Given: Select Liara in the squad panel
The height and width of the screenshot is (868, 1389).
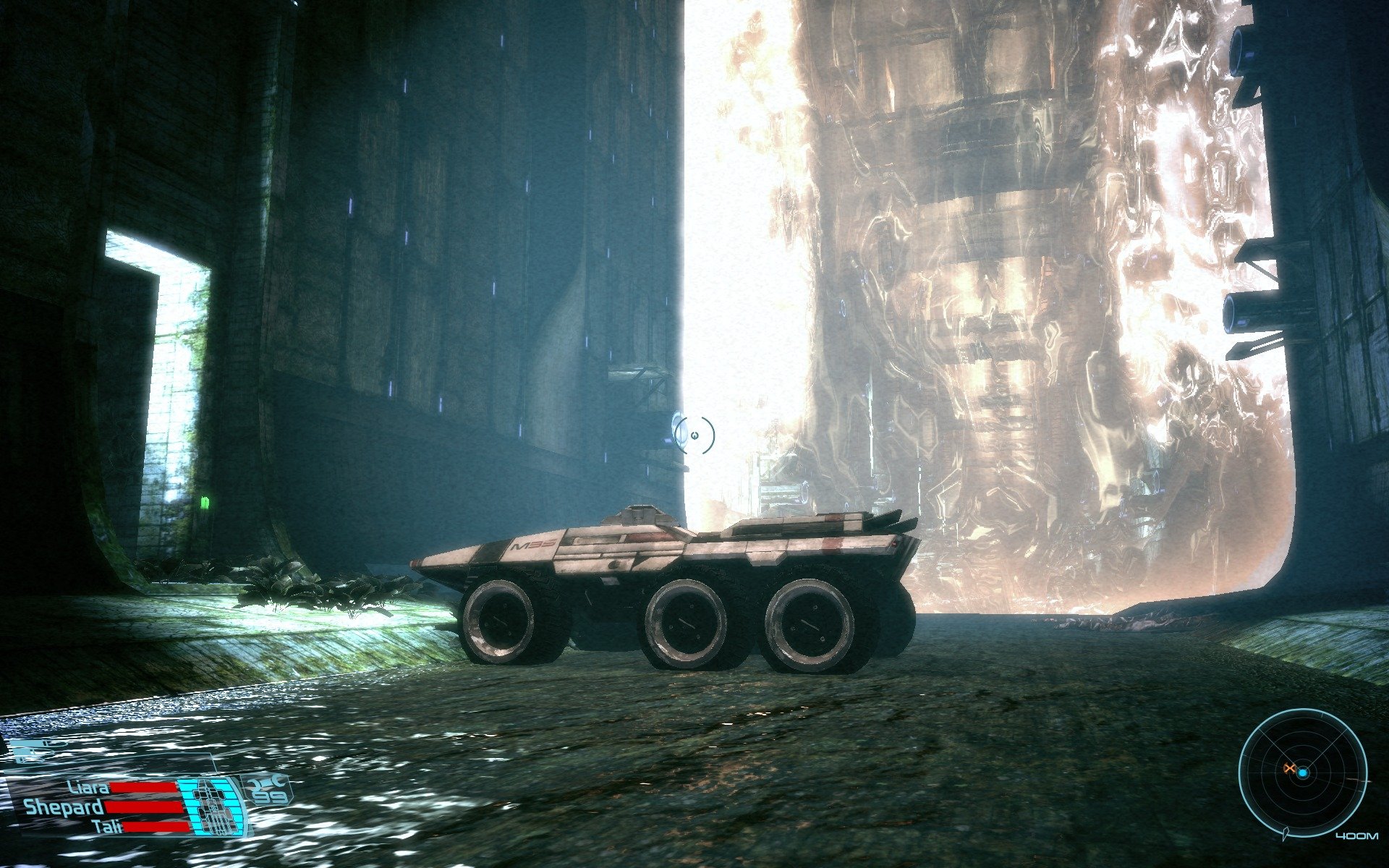Looking at the screenshot, I should (x=89, y=788).
